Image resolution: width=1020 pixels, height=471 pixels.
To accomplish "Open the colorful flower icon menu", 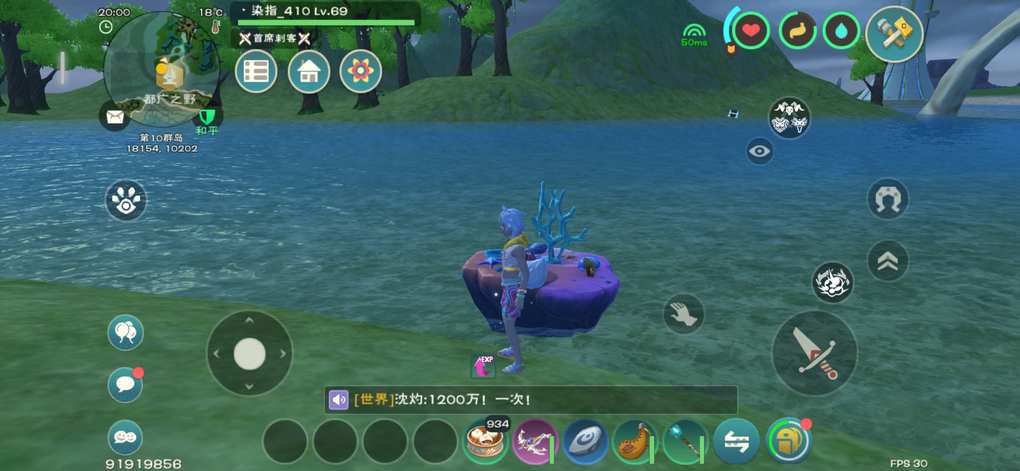I will [361, 72].
